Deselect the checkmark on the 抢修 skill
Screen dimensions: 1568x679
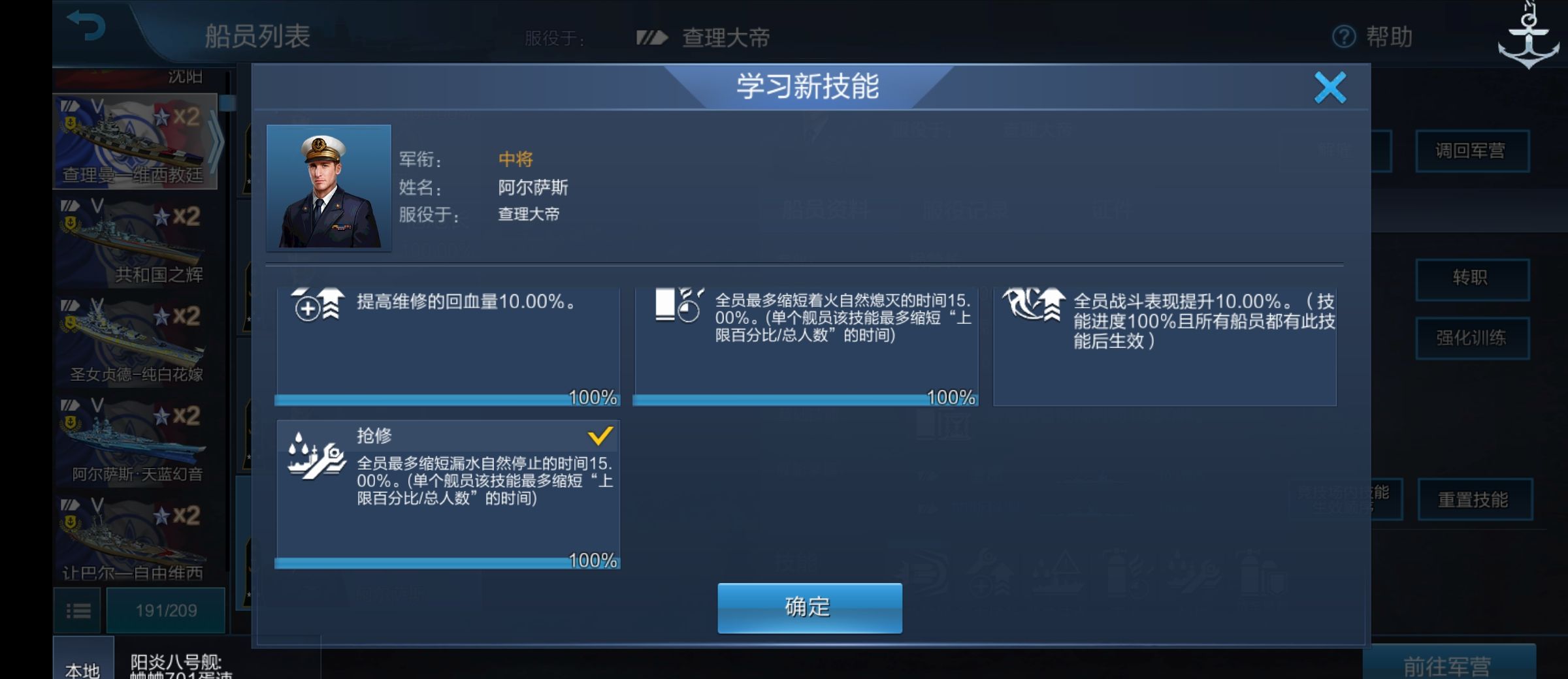coord(600,437)
